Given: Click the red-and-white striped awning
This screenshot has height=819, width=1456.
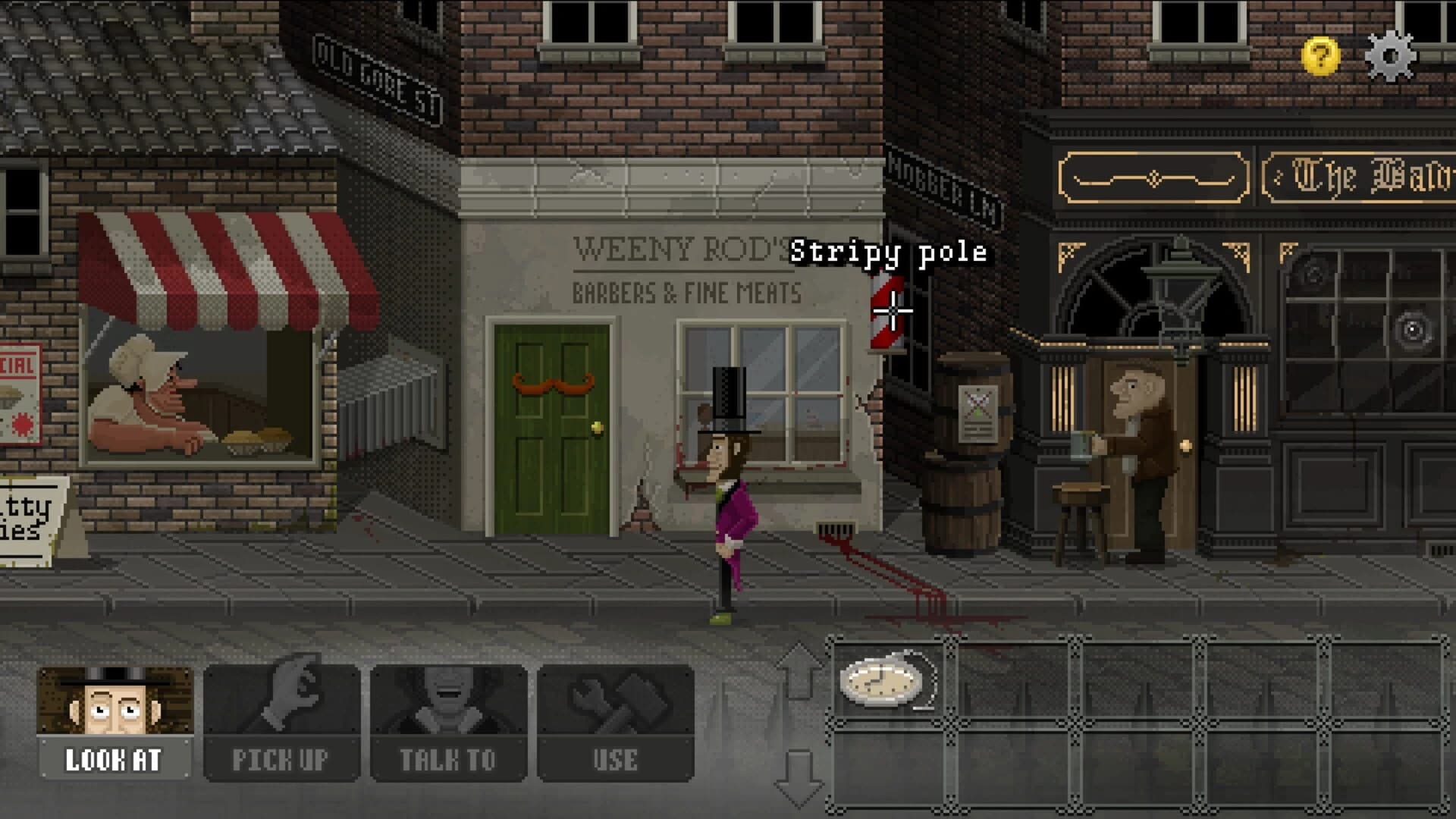Looking at the screenshot, I should pyautogui.click(x=220, y=258).
